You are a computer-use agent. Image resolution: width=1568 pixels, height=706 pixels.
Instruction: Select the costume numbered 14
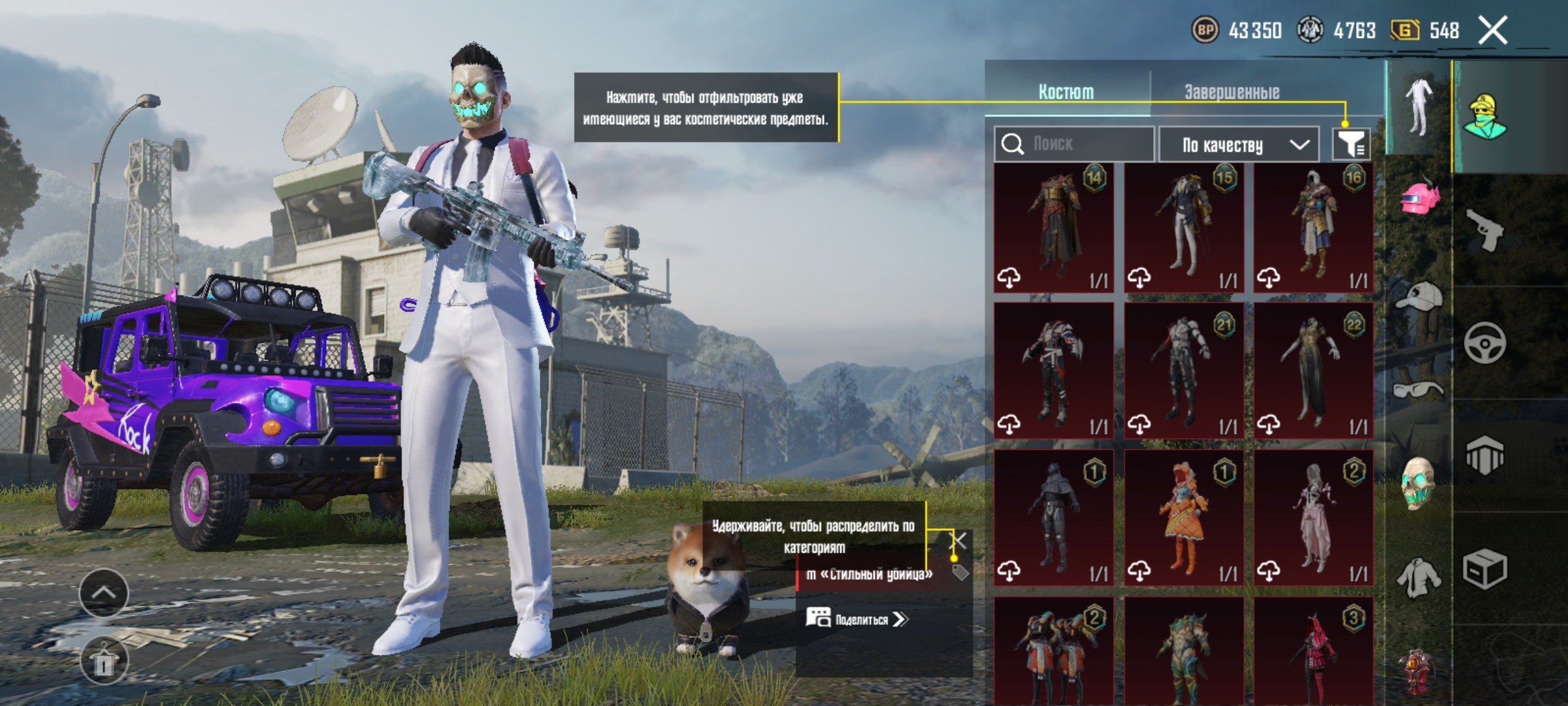click(x=1054, y=227)
